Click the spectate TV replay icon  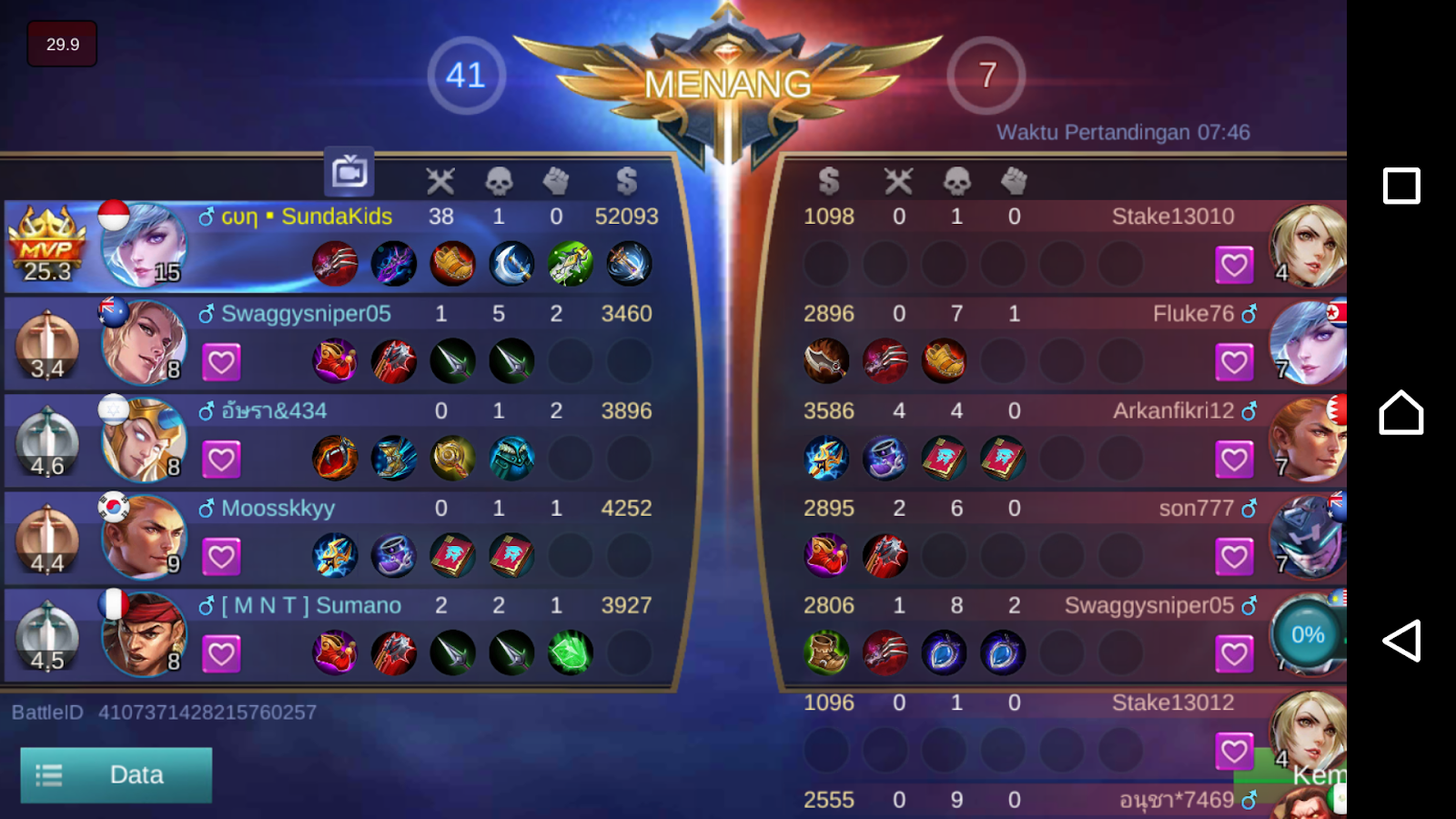click(349, 171)
